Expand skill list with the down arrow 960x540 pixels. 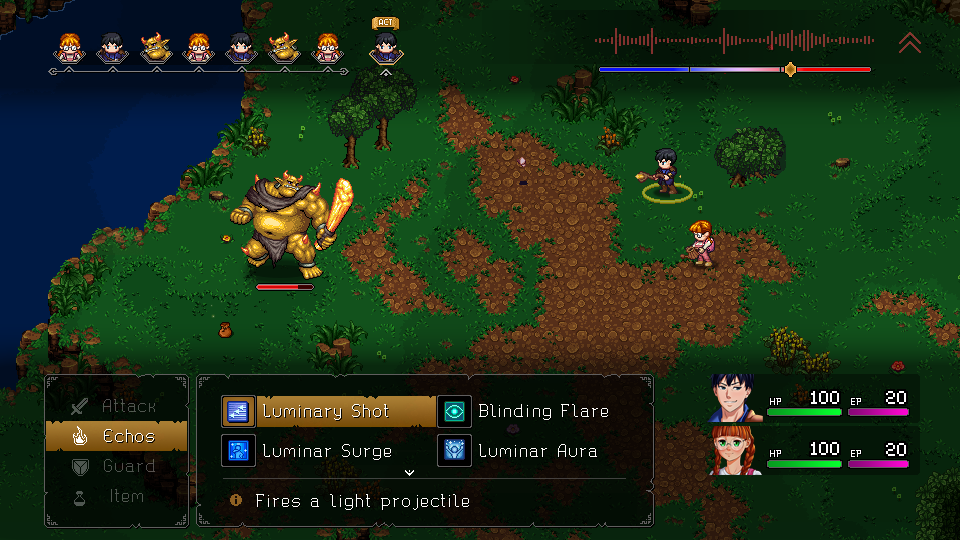click(x=408, y=472)
